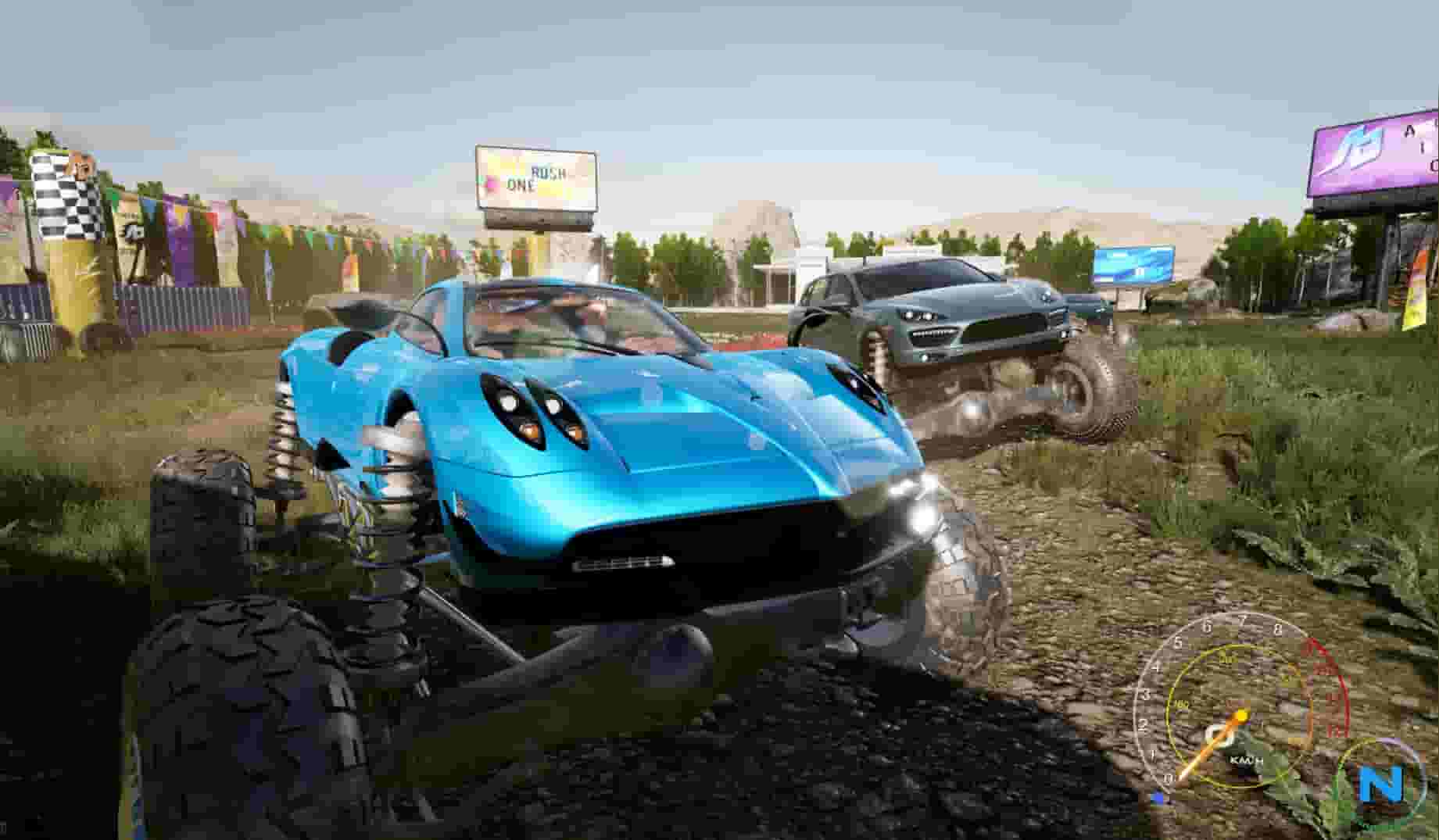Click the blue dot marker below the tachometer
1439x840 pixels.
point(1158,799)
